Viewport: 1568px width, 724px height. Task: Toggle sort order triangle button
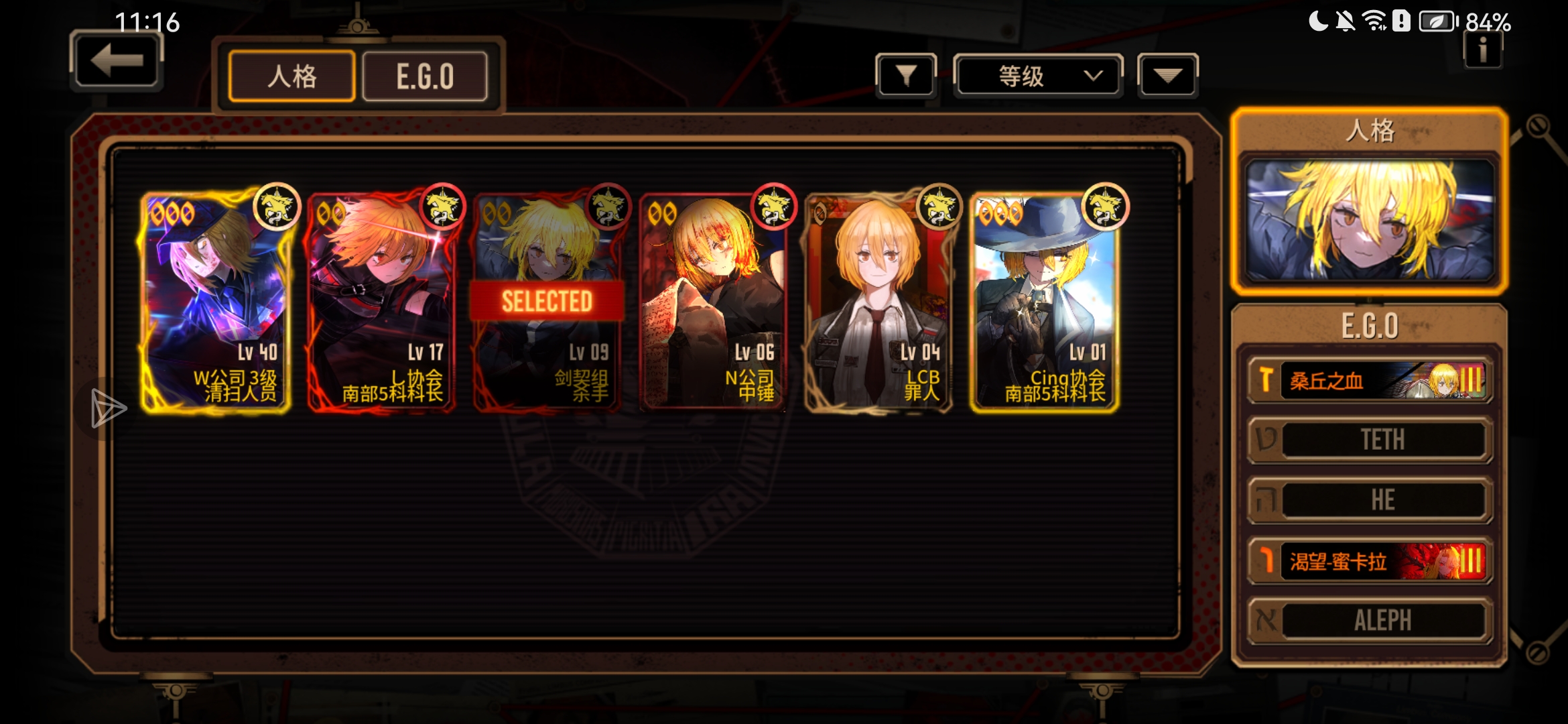(x=1167, y=76)
